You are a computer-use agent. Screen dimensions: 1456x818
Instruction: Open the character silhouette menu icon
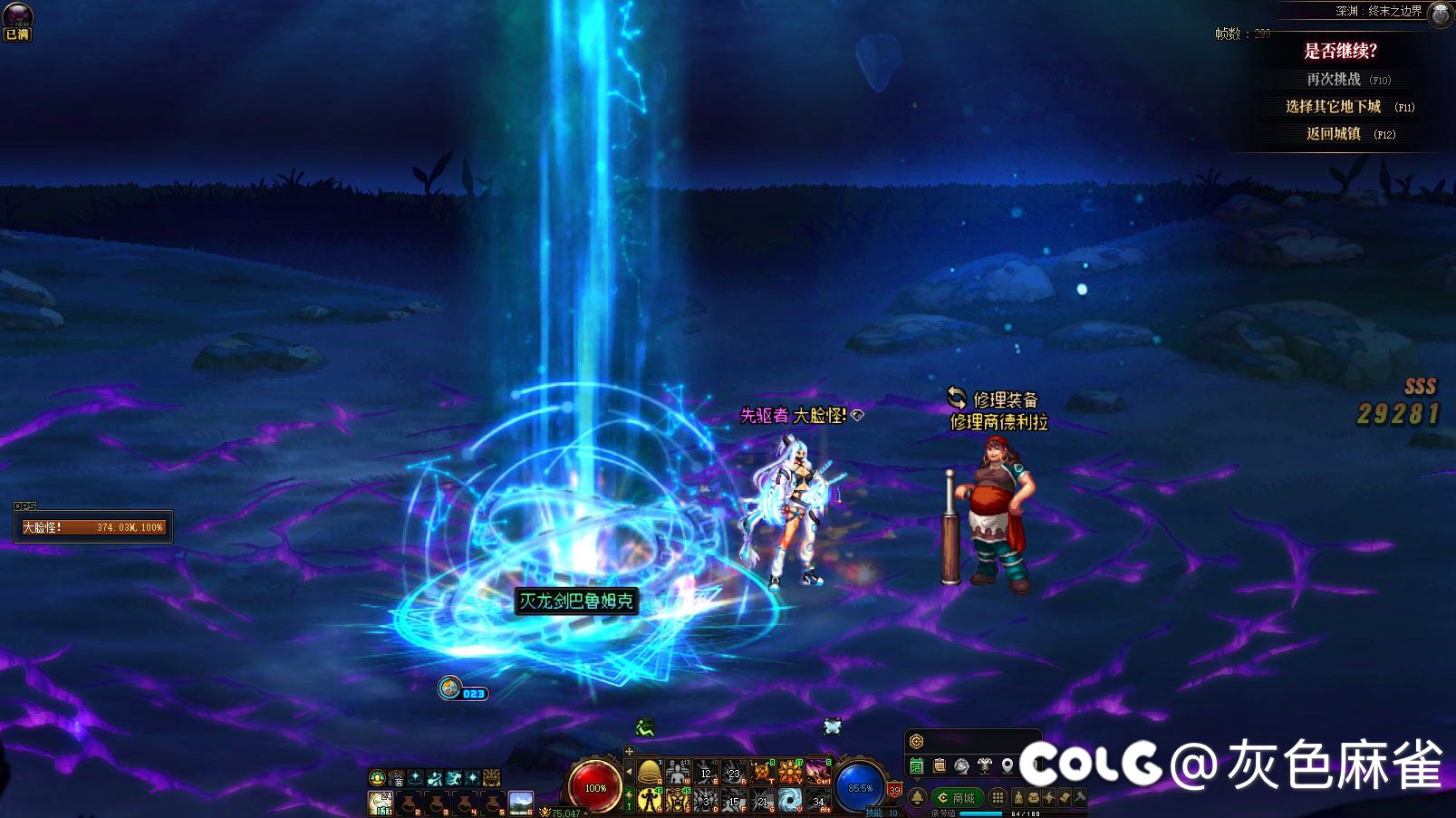(1019, 798)
